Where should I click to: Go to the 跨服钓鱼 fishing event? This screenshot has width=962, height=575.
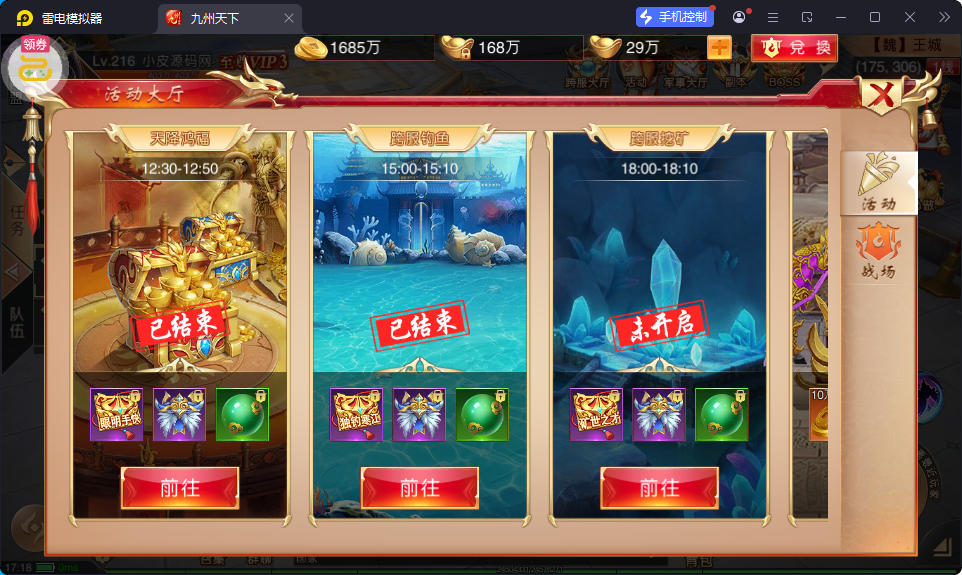(x=420, y=488)
